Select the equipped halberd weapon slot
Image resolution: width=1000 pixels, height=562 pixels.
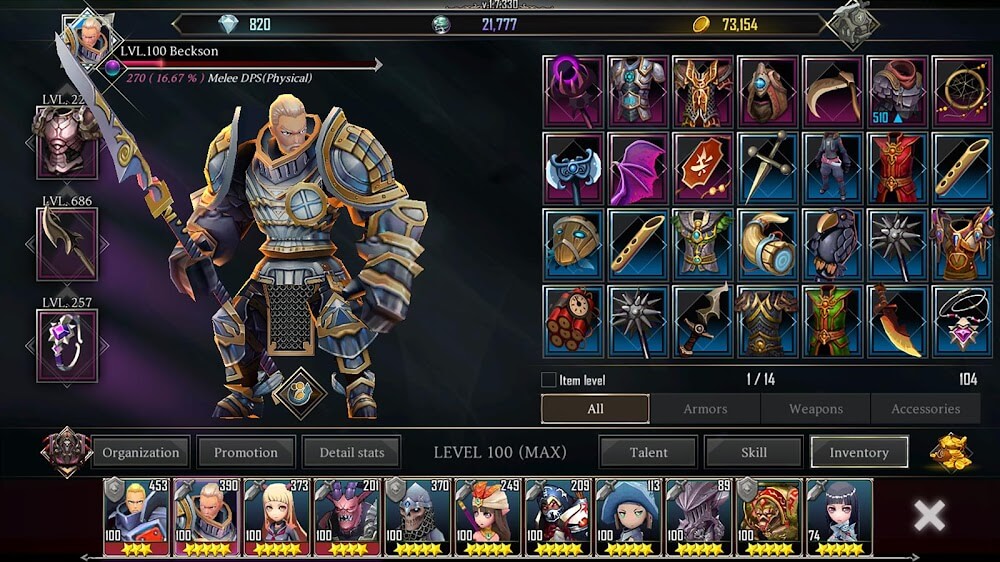click(x=67, y=244)
